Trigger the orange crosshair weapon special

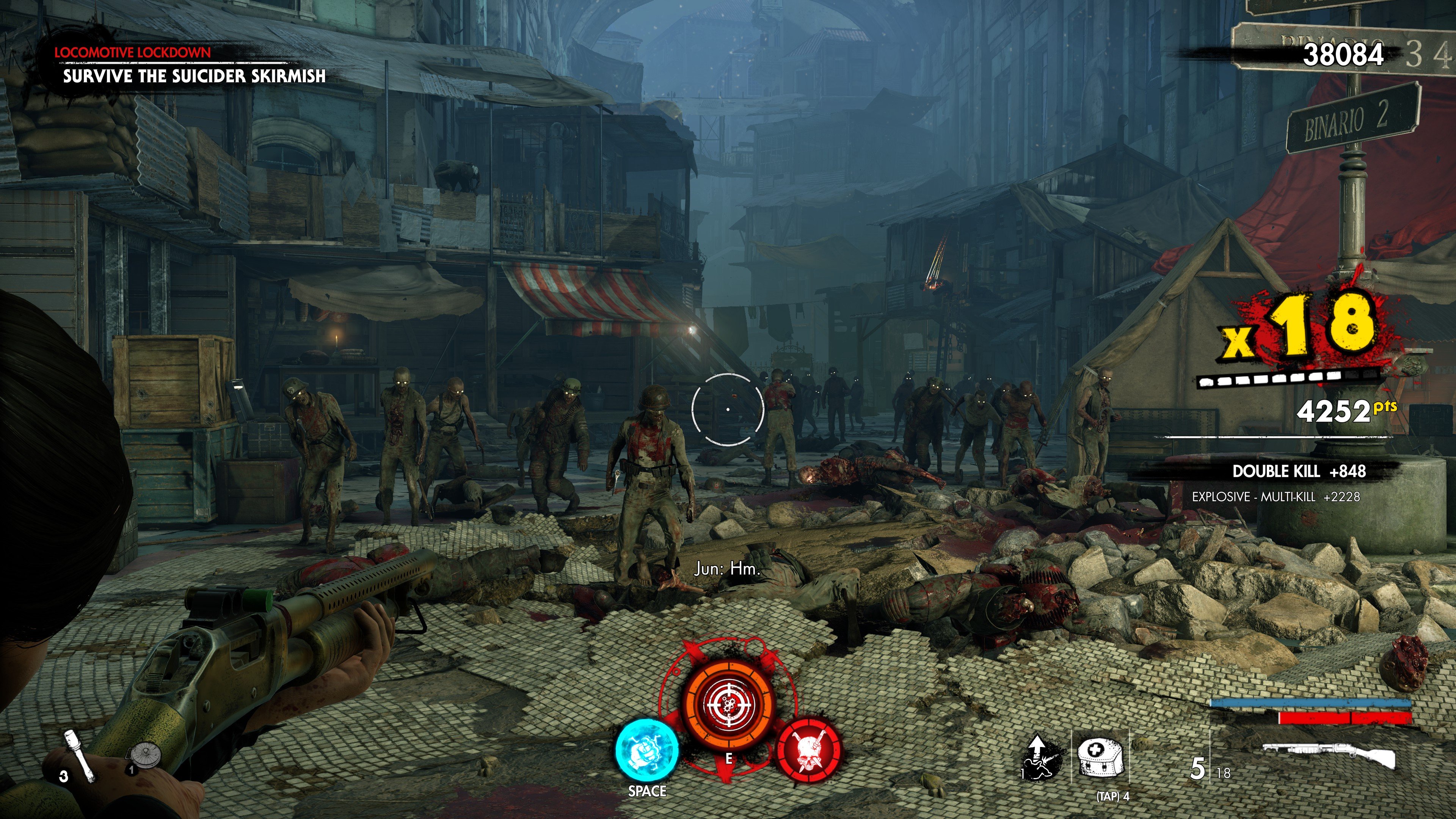[728, 704]
